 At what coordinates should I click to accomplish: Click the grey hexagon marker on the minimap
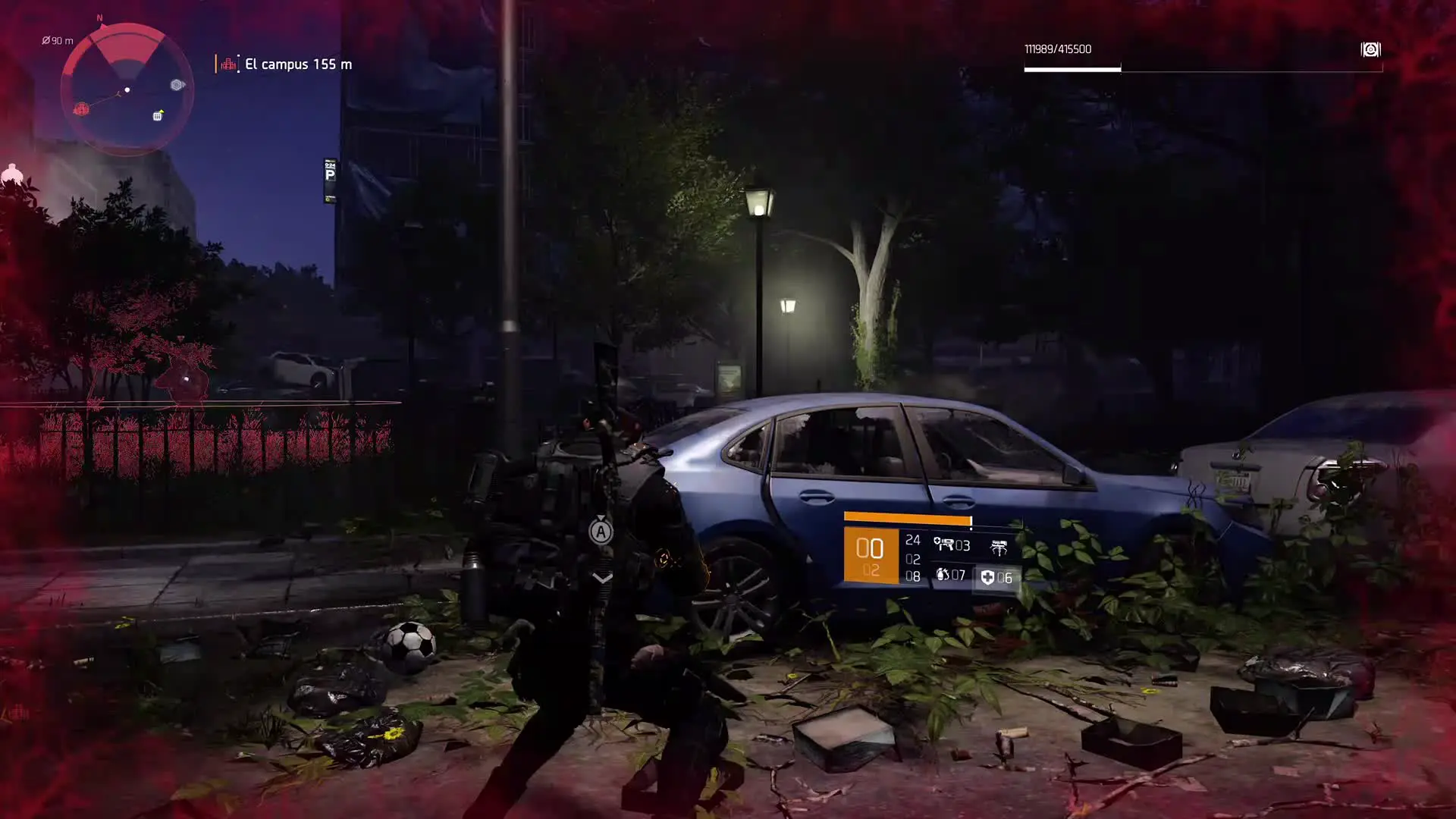coord(177,85)
